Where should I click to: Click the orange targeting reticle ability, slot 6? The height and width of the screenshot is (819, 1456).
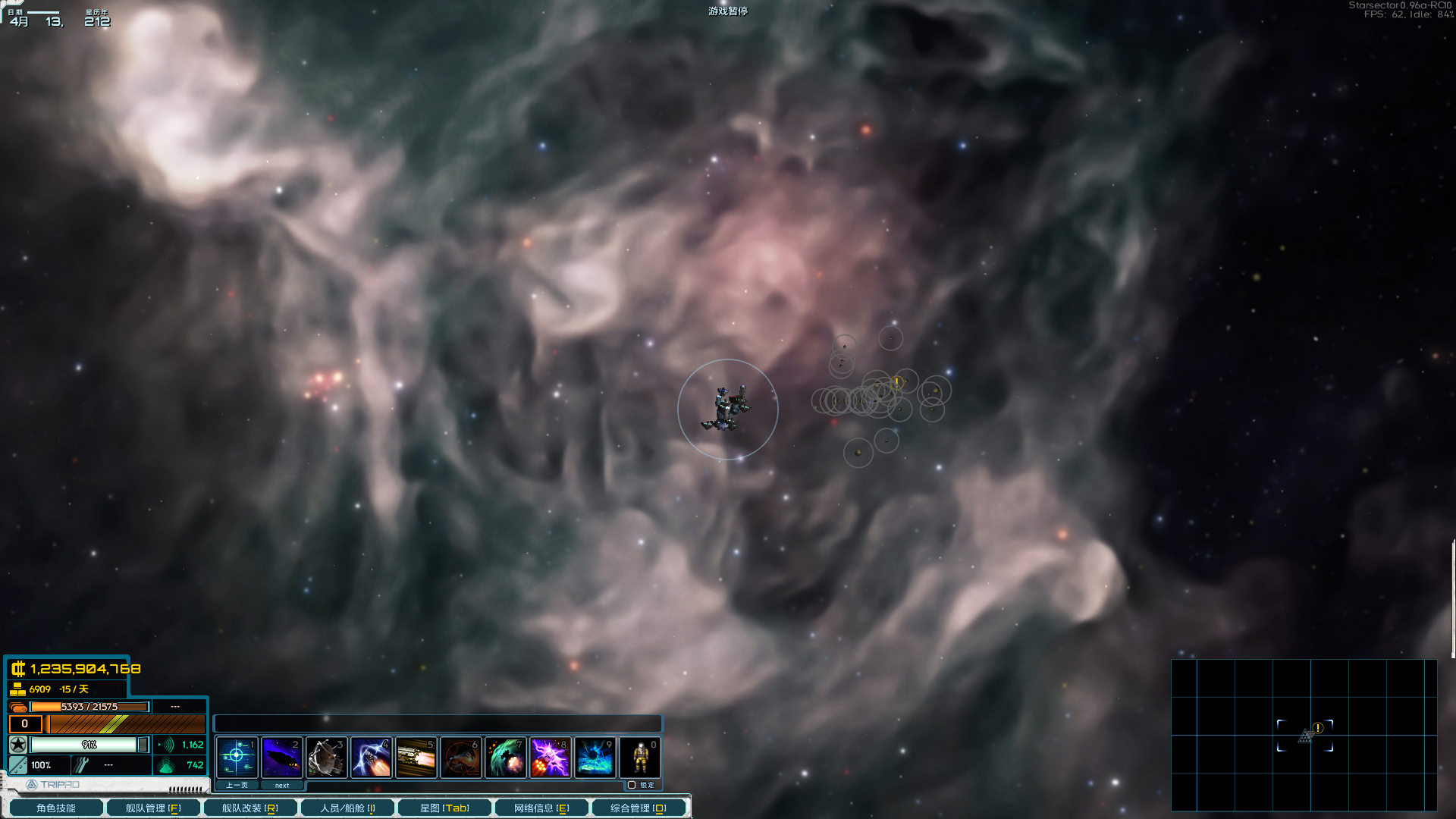[461, 756]
